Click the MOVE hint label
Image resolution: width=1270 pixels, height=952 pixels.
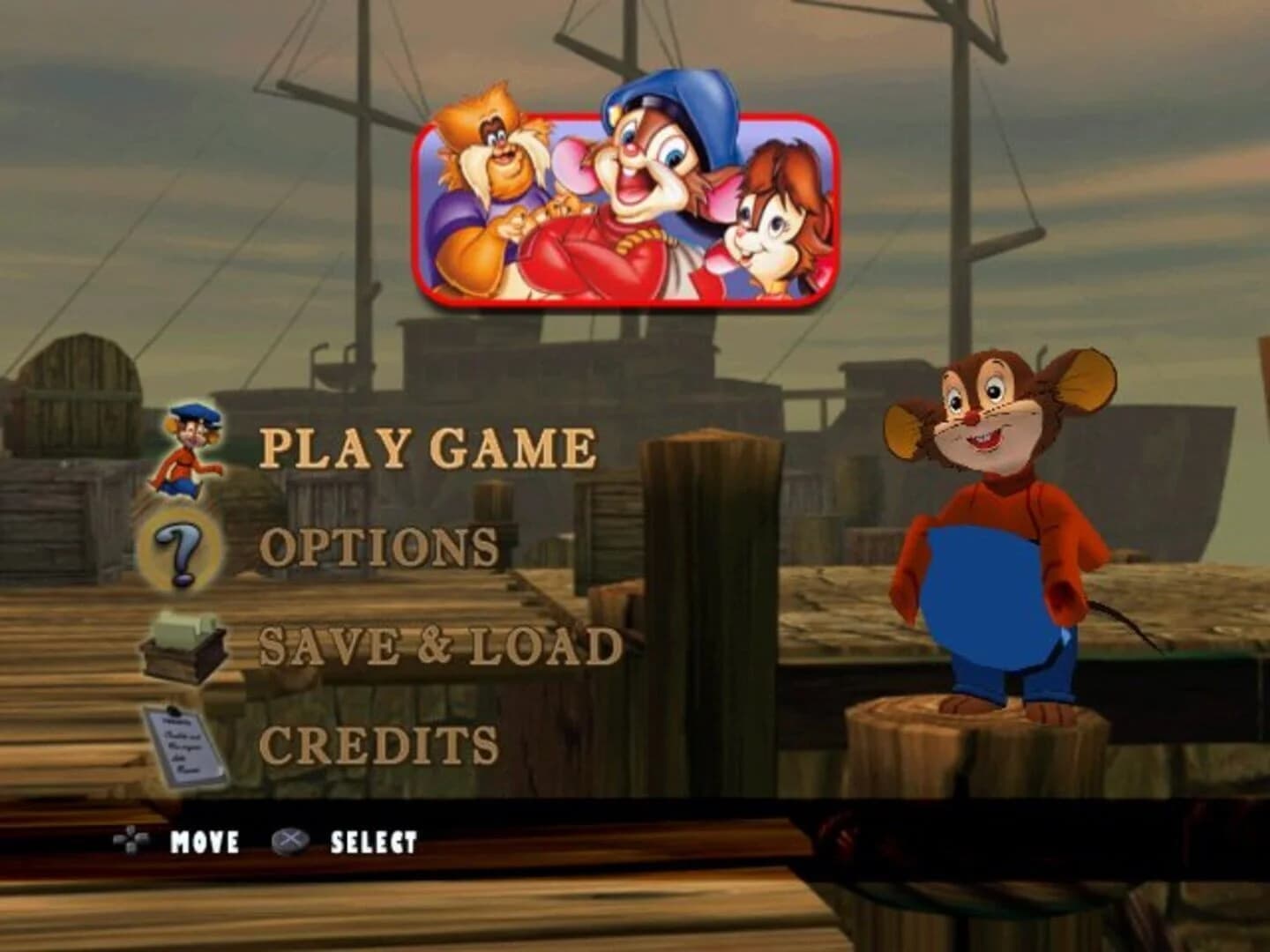tap(205, 842)
